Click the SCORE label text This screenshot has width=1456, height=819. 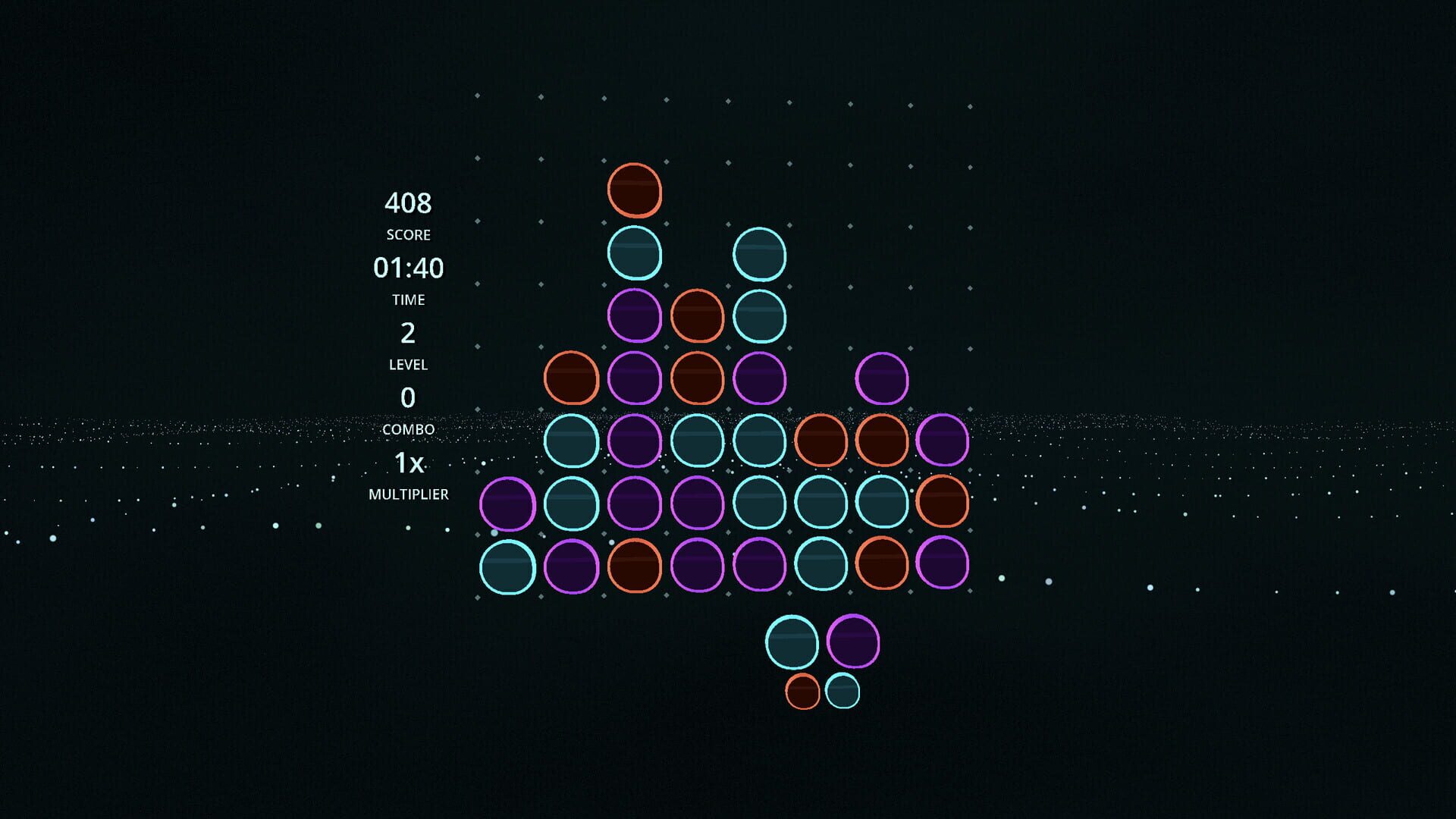408,235
